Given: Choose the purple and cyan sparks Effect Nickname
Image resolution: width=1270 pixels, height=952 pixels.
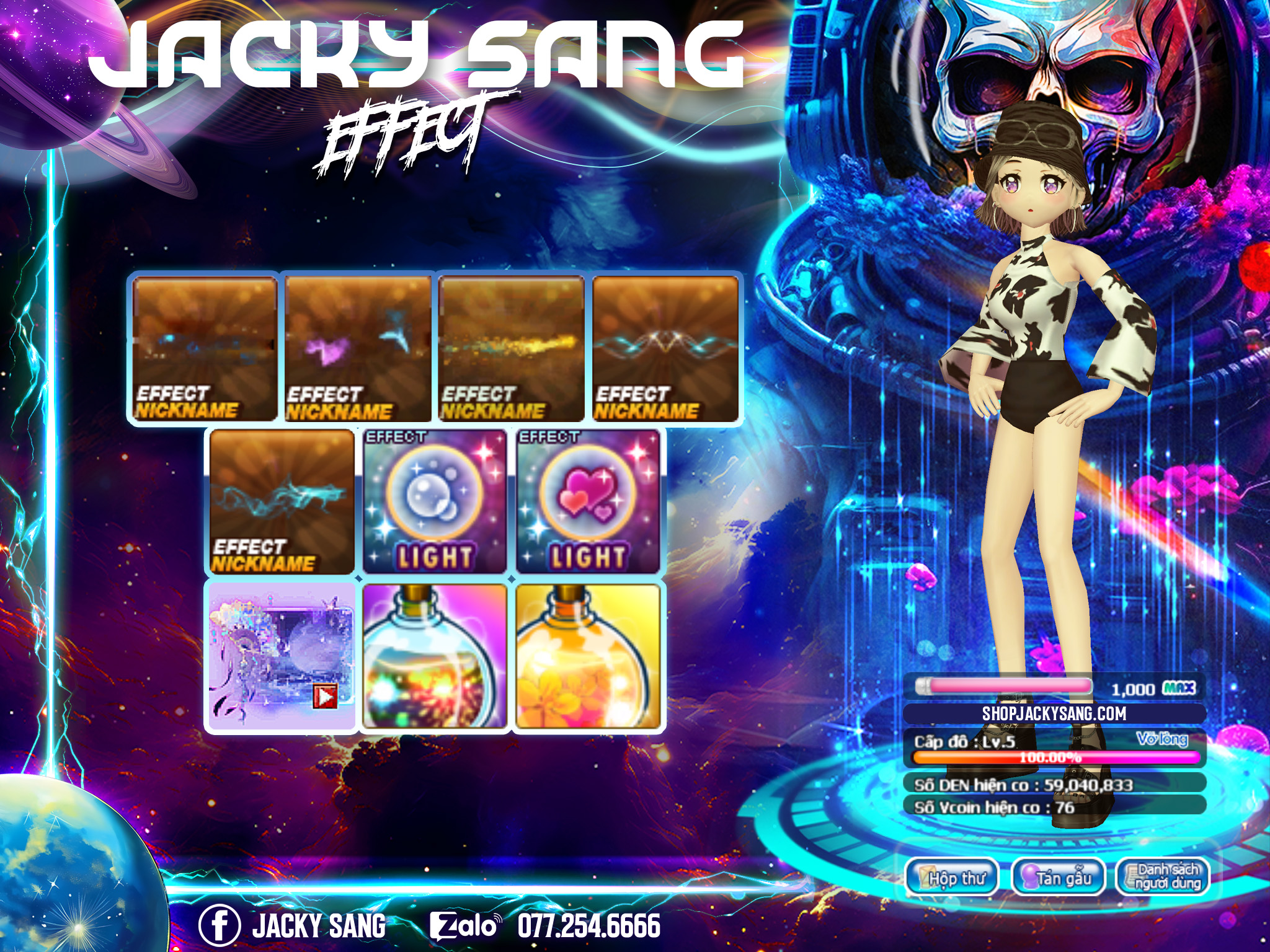Looking at the screenshot, I should pos(358,349).
